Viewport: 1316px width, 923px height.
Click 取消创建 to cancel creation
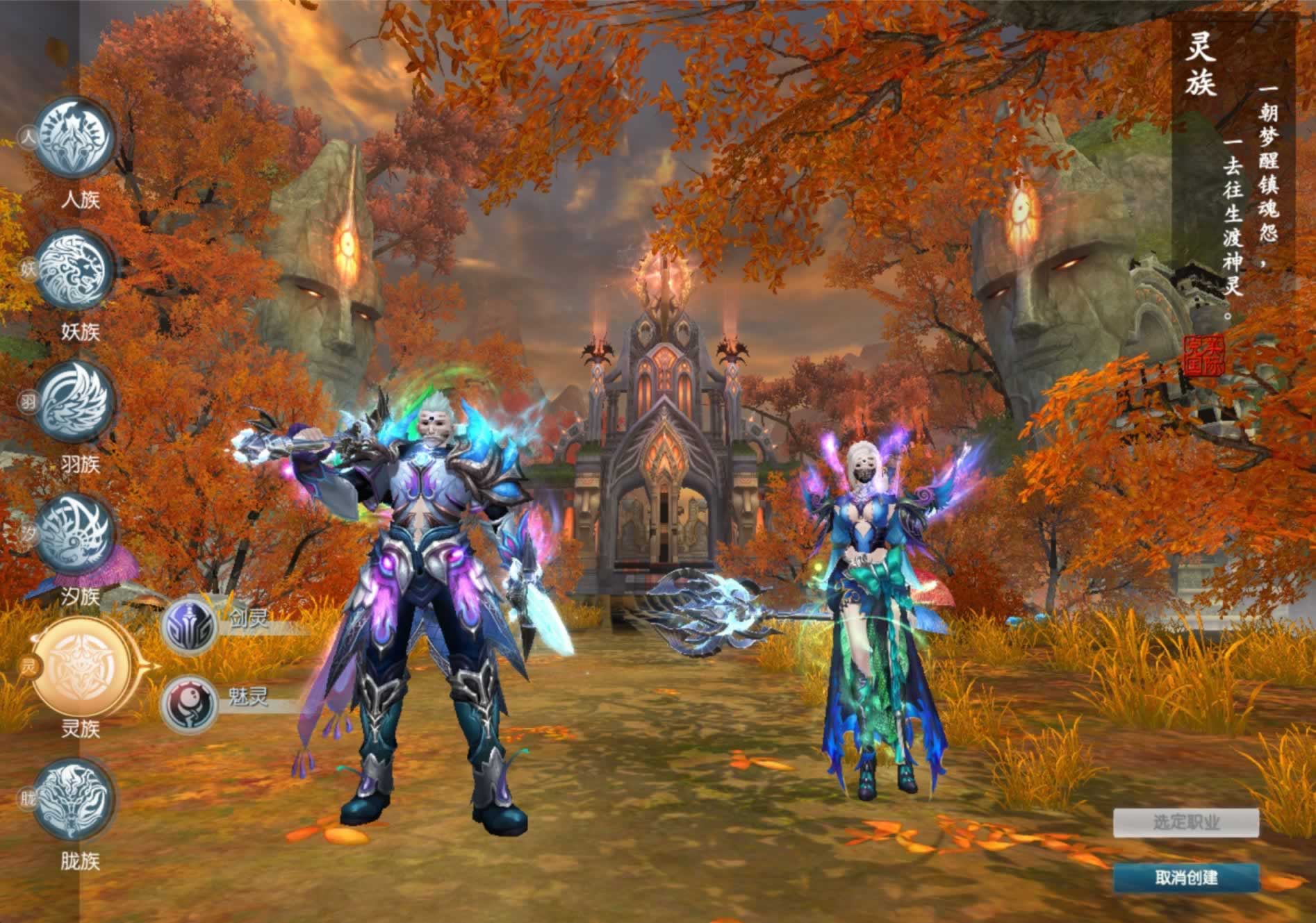click(1186, 878)
